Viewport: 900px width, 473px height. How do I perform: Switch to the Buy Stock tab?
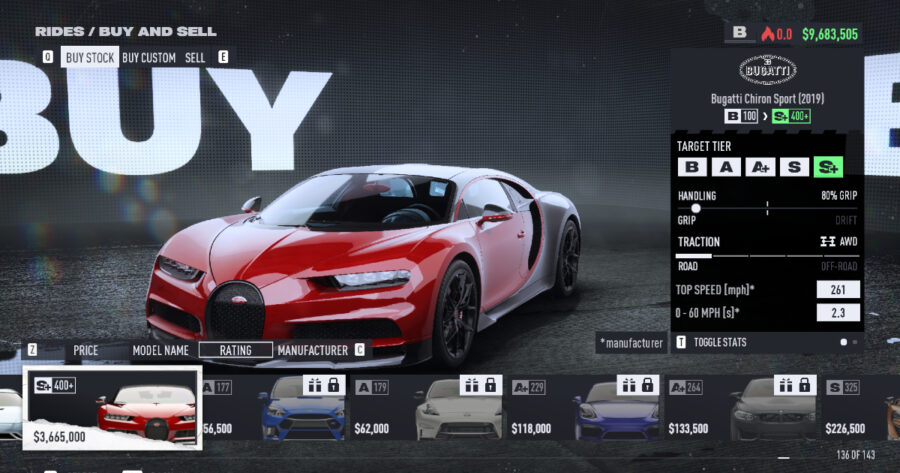click(x=89, y=58)
